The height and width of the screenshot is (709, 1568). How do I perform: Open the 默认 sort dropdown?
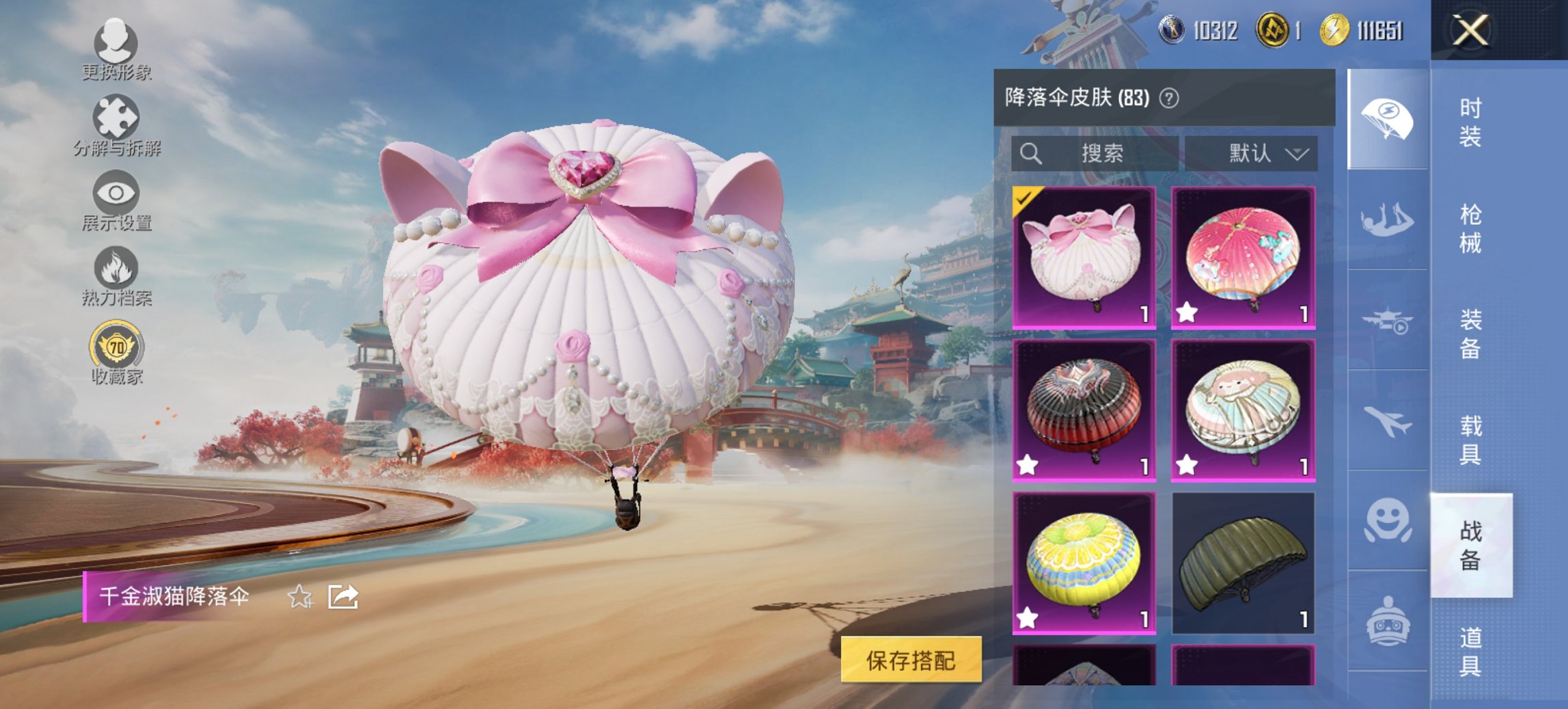click(x=1267, y=154)
